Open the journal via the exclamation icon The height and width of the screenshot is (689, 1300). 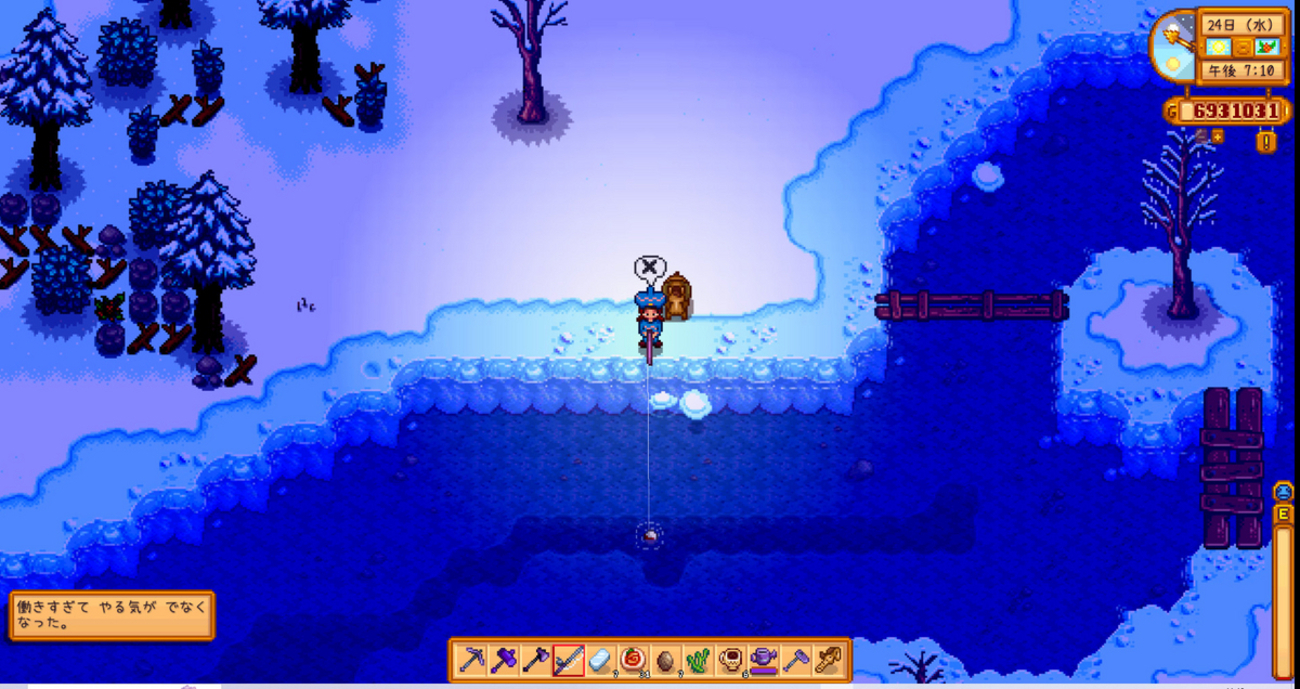pos(1266,141)
